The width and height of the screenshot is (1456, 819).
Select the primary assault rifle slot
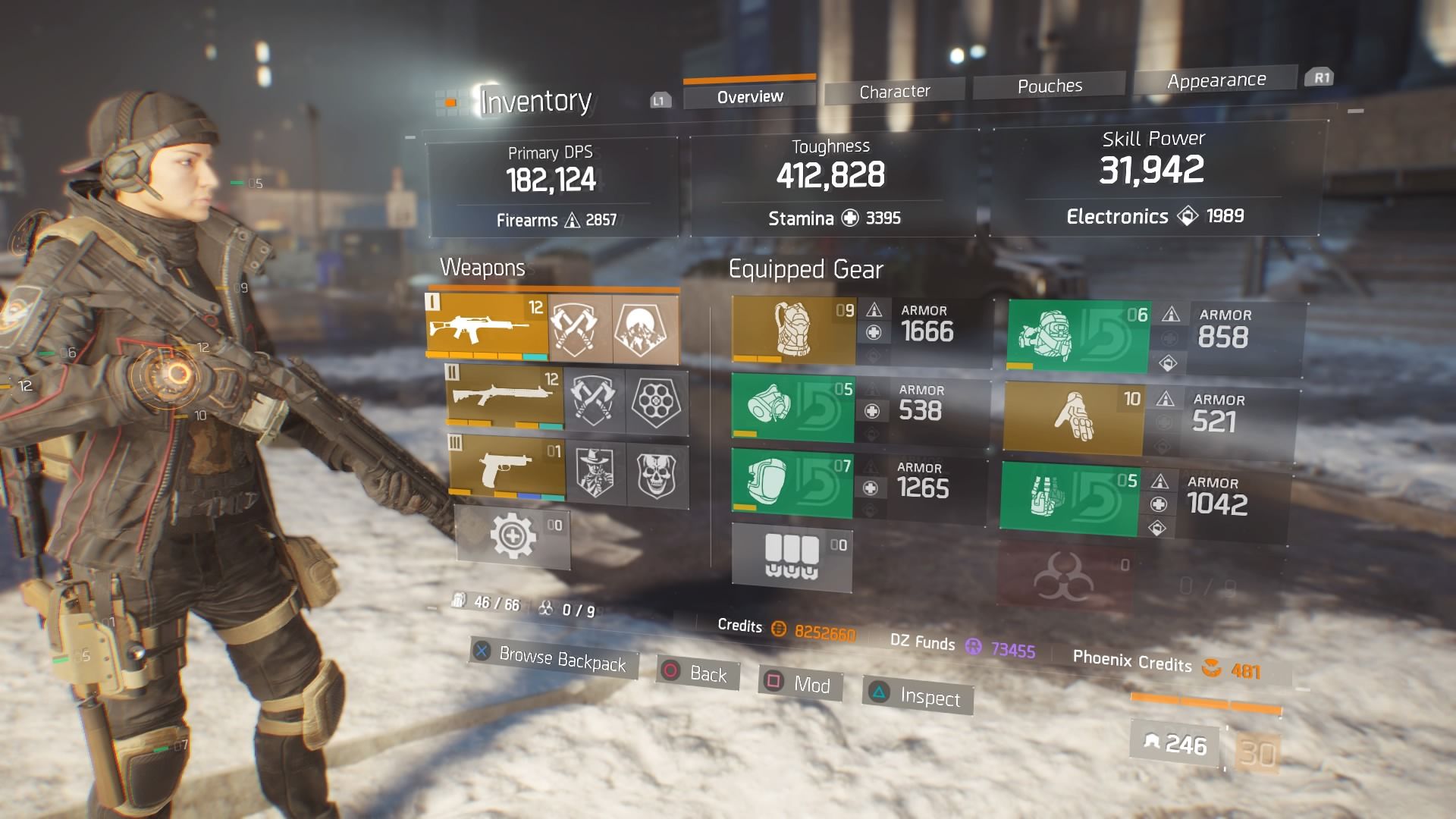coord(487,325)
